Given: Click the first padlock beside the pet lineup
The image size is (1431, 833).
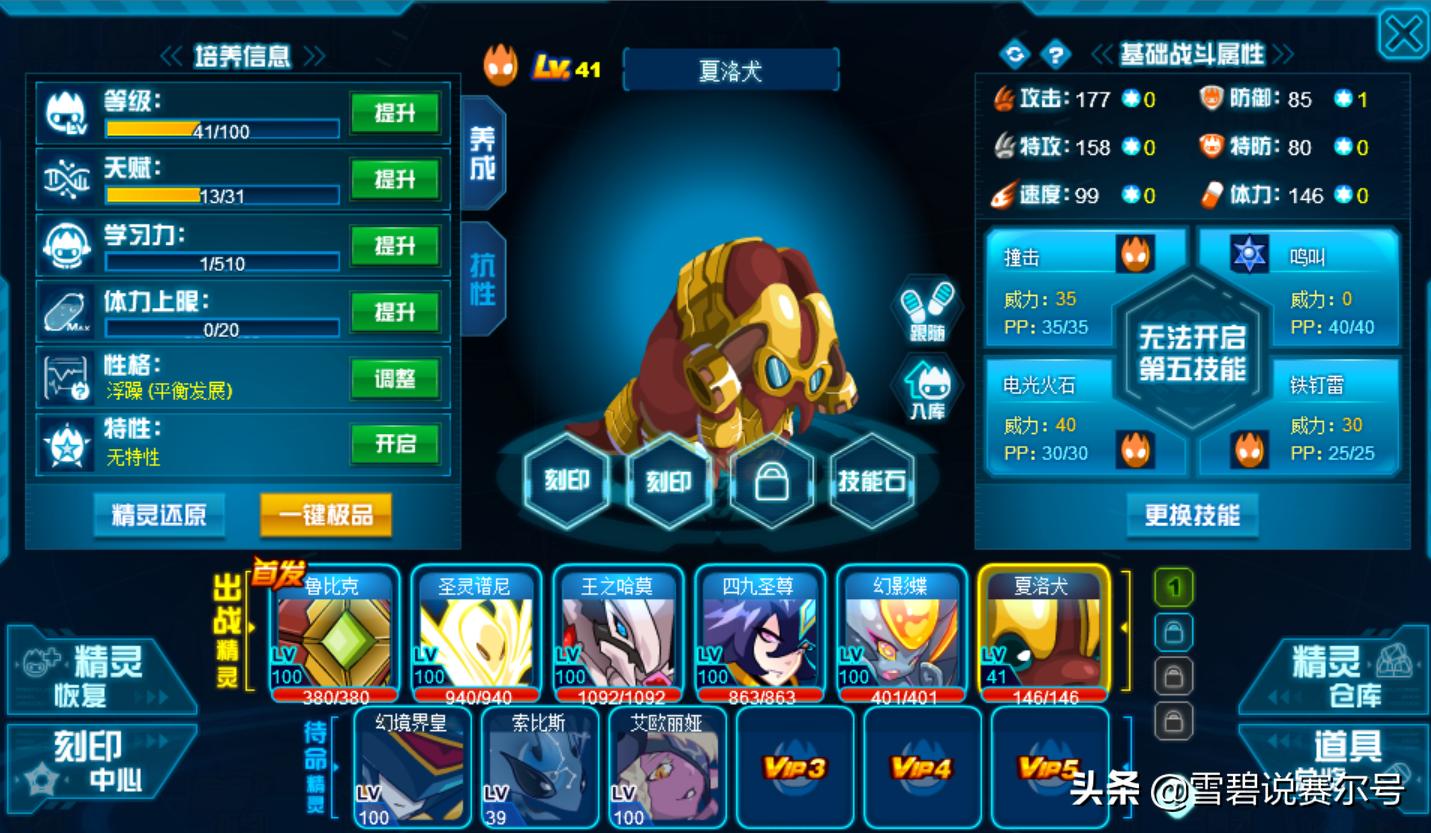Looking at the screenshot, I should tap(1172, 633).
